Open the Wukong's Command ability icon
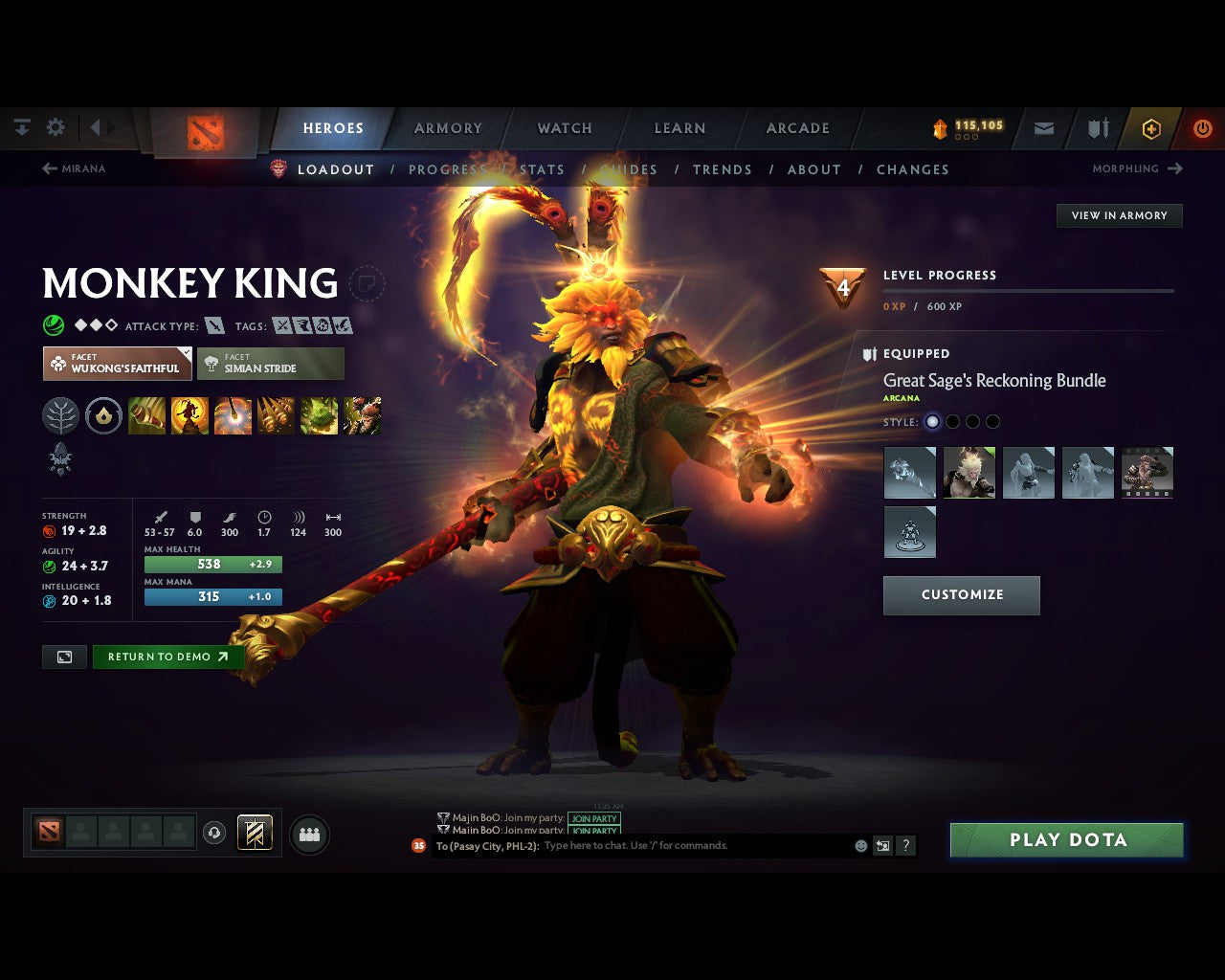This screenshot has height=980, width=1225. pos(363,415)
